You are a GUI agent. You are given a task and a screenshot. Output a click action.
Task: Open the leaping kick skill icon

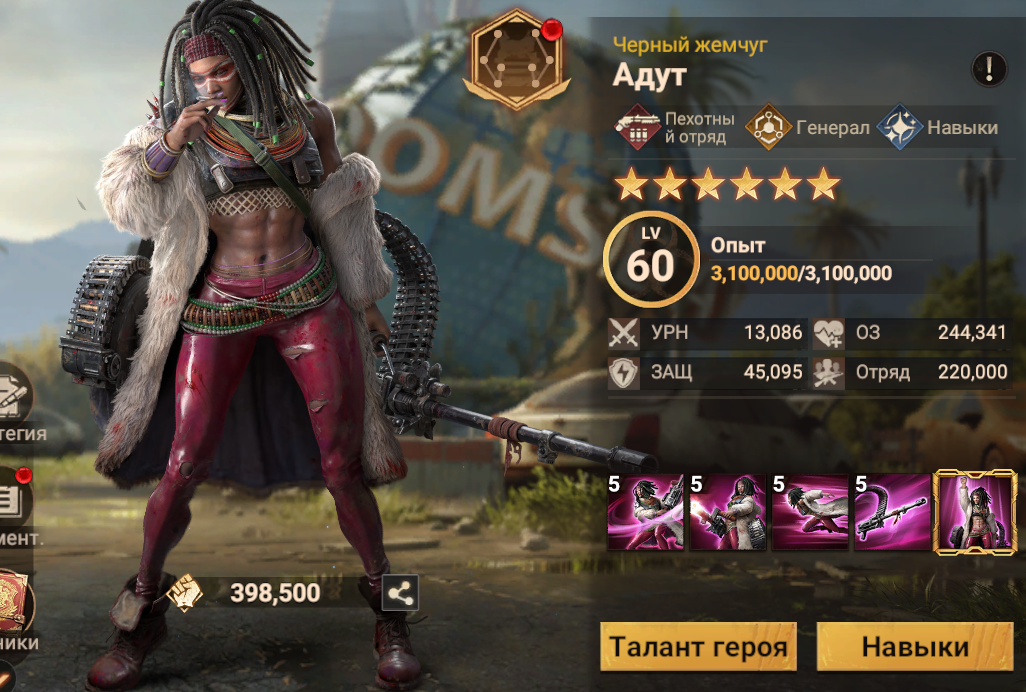coord(809,513)
